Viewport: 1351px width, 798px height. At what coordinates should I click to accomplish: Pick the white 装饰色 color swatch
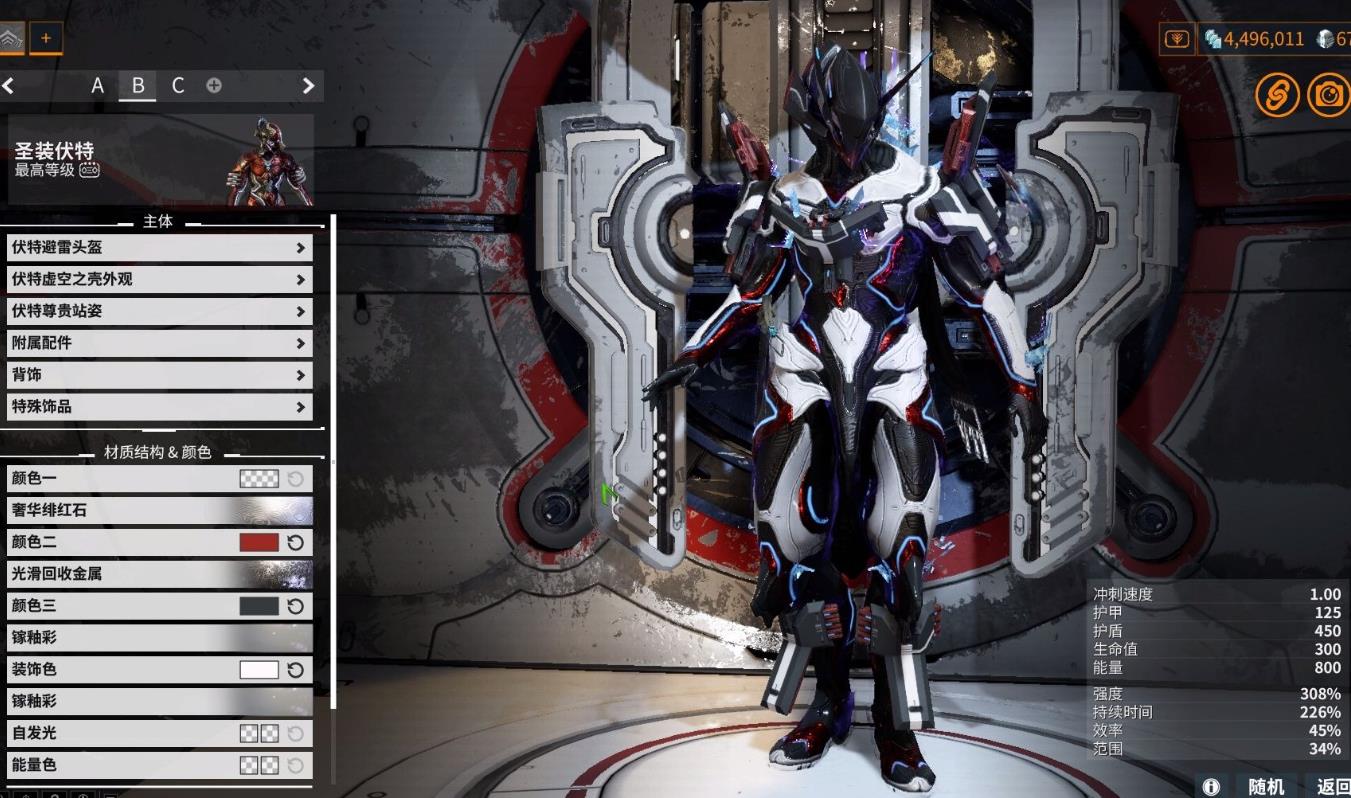259,670
